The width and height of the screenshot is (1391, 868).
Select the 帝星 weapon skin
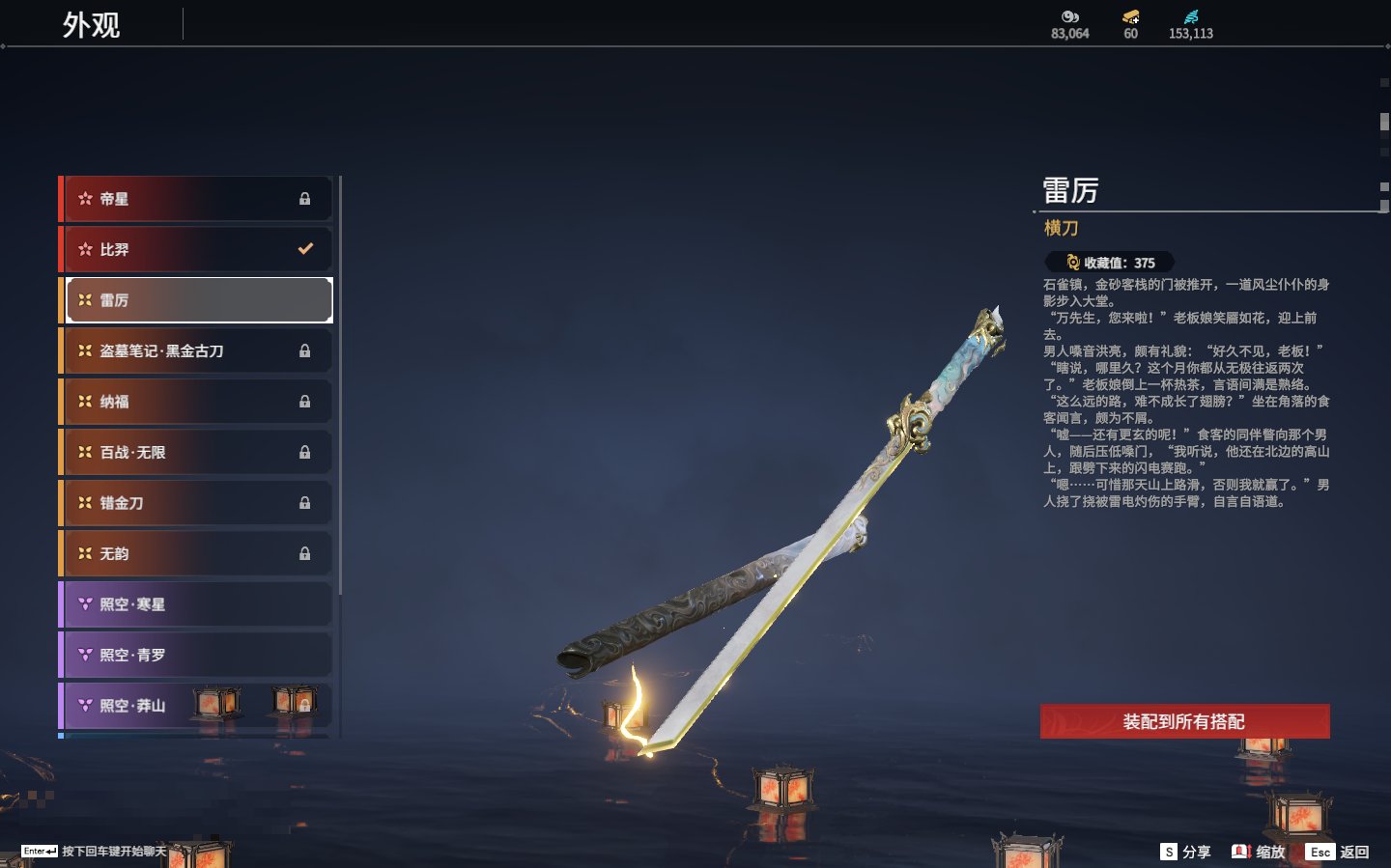[197, 199]
